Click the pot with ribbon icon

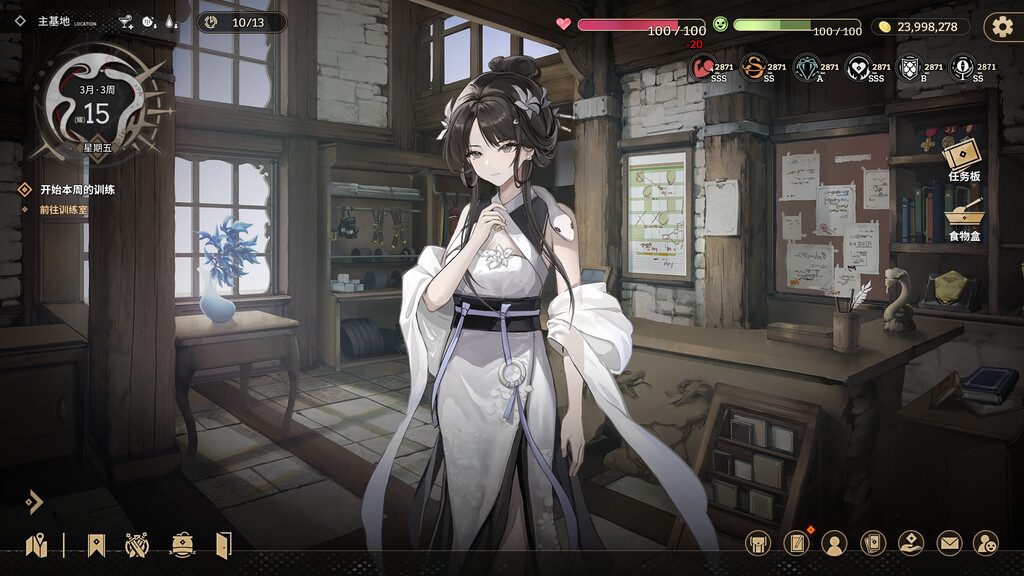click(x=182, y=545)
